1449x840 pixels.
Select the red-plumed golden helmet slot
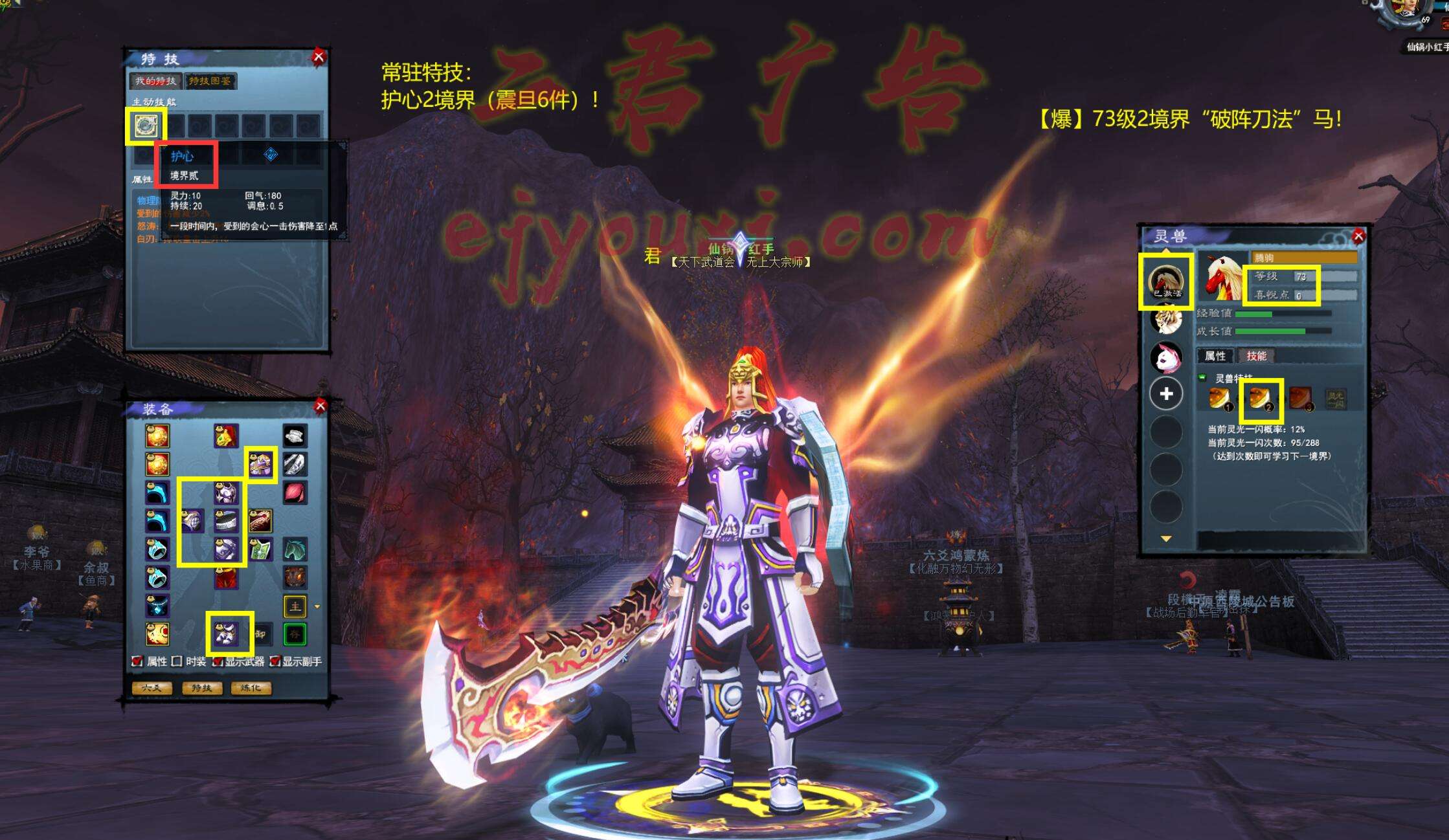tap(226, 436)
